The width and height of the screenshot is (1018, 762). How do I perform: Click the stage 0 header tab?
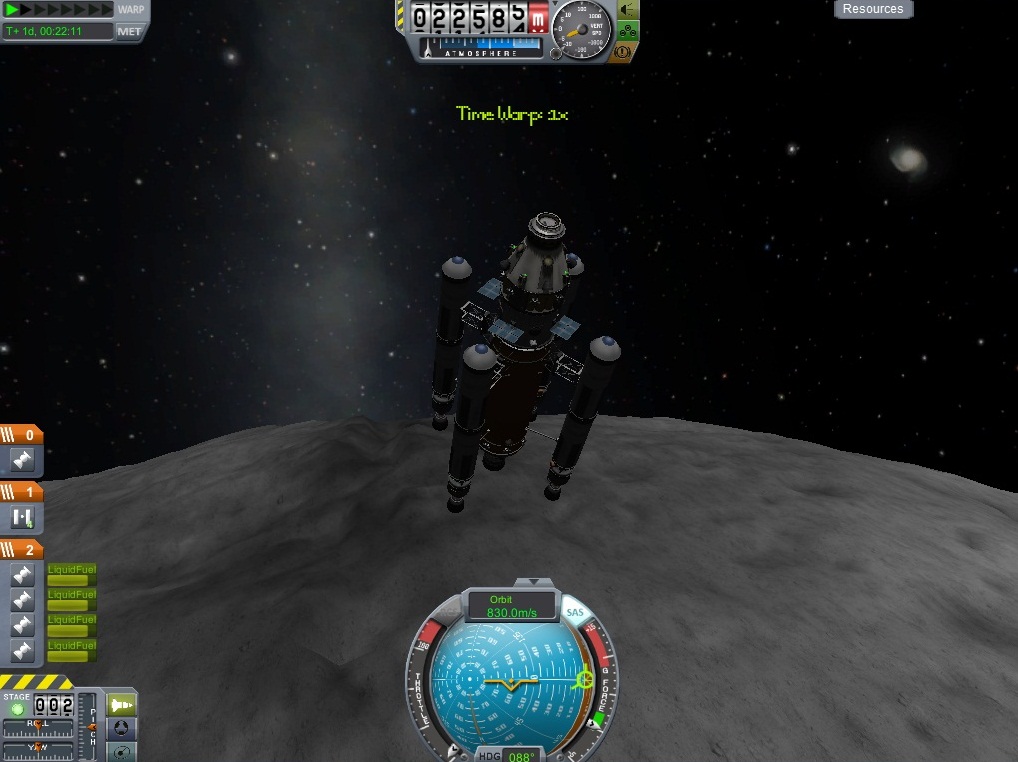(22, 435)
